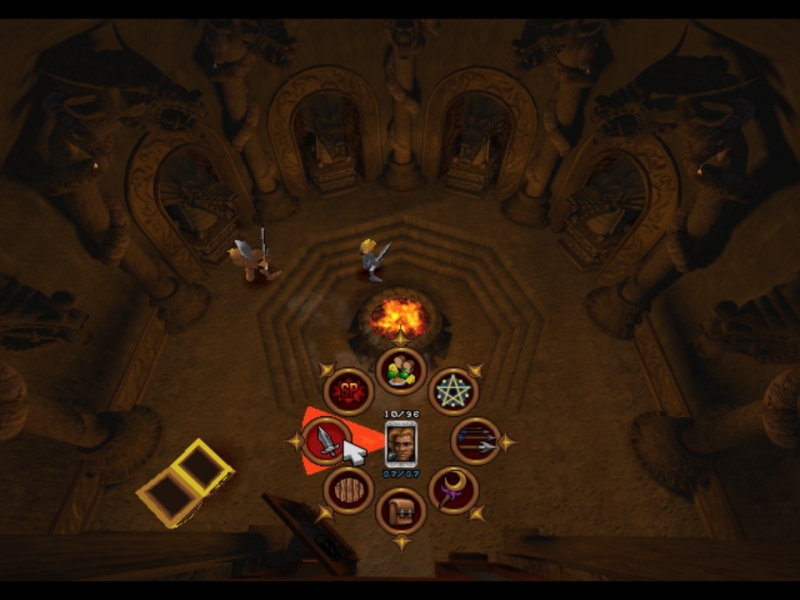
Task: Open the SP special ability icon
Action: click(349, 392)
